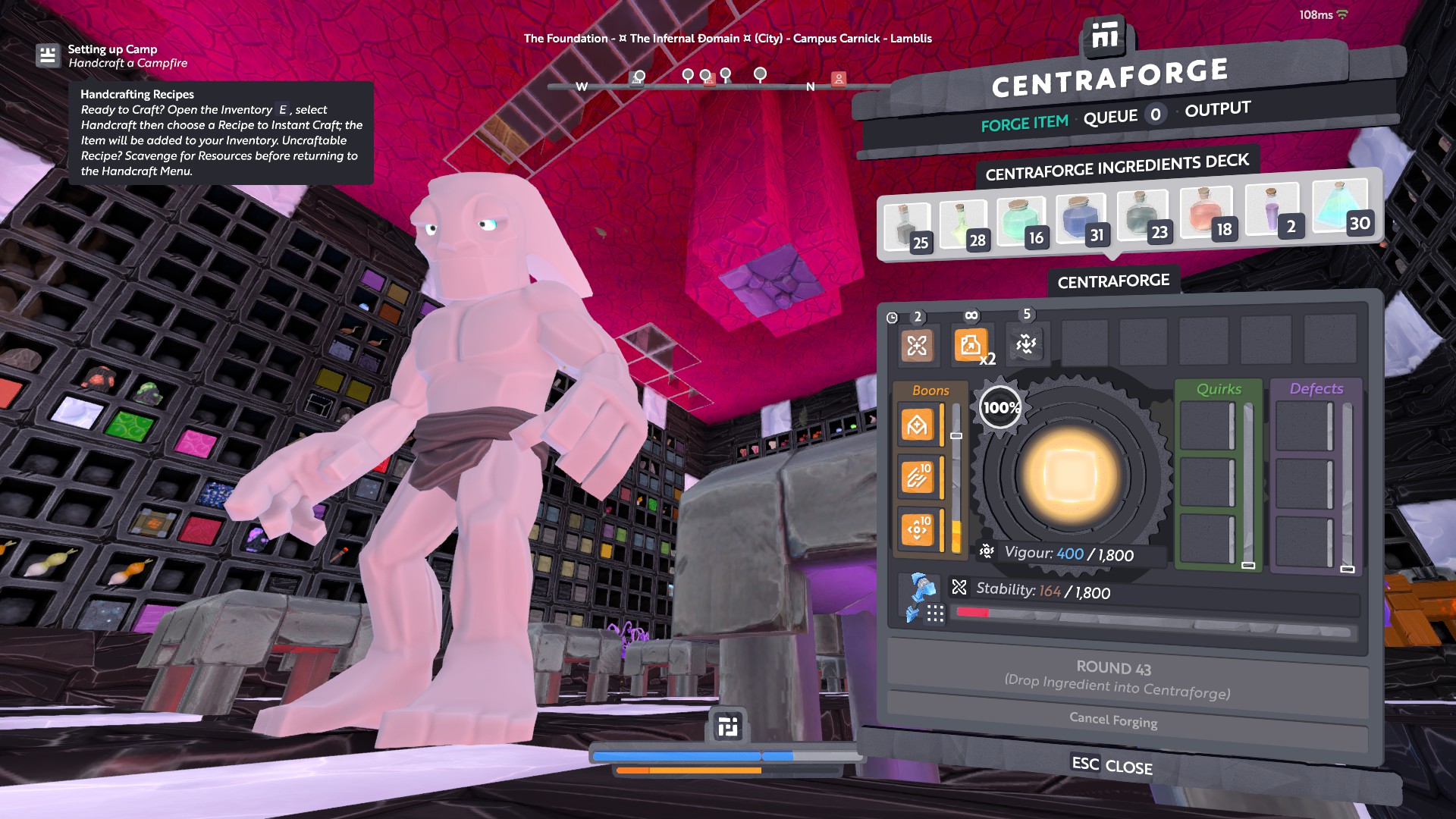
Task: Click the crossed-tools effect with 2 counter
Action: [917, 346]
